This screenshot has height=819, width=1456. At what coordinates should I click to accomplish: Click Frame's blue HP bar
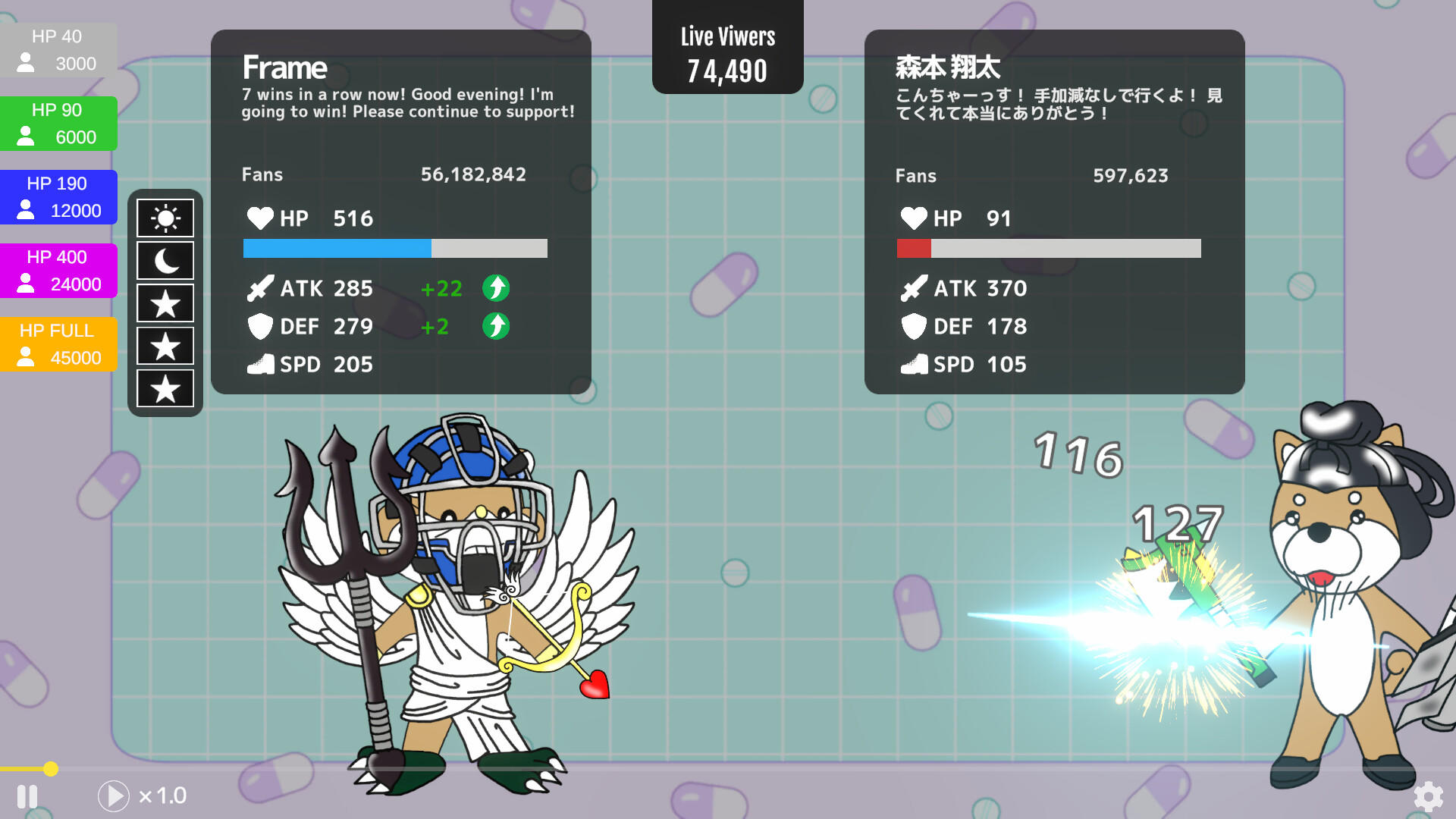(337, 248)
